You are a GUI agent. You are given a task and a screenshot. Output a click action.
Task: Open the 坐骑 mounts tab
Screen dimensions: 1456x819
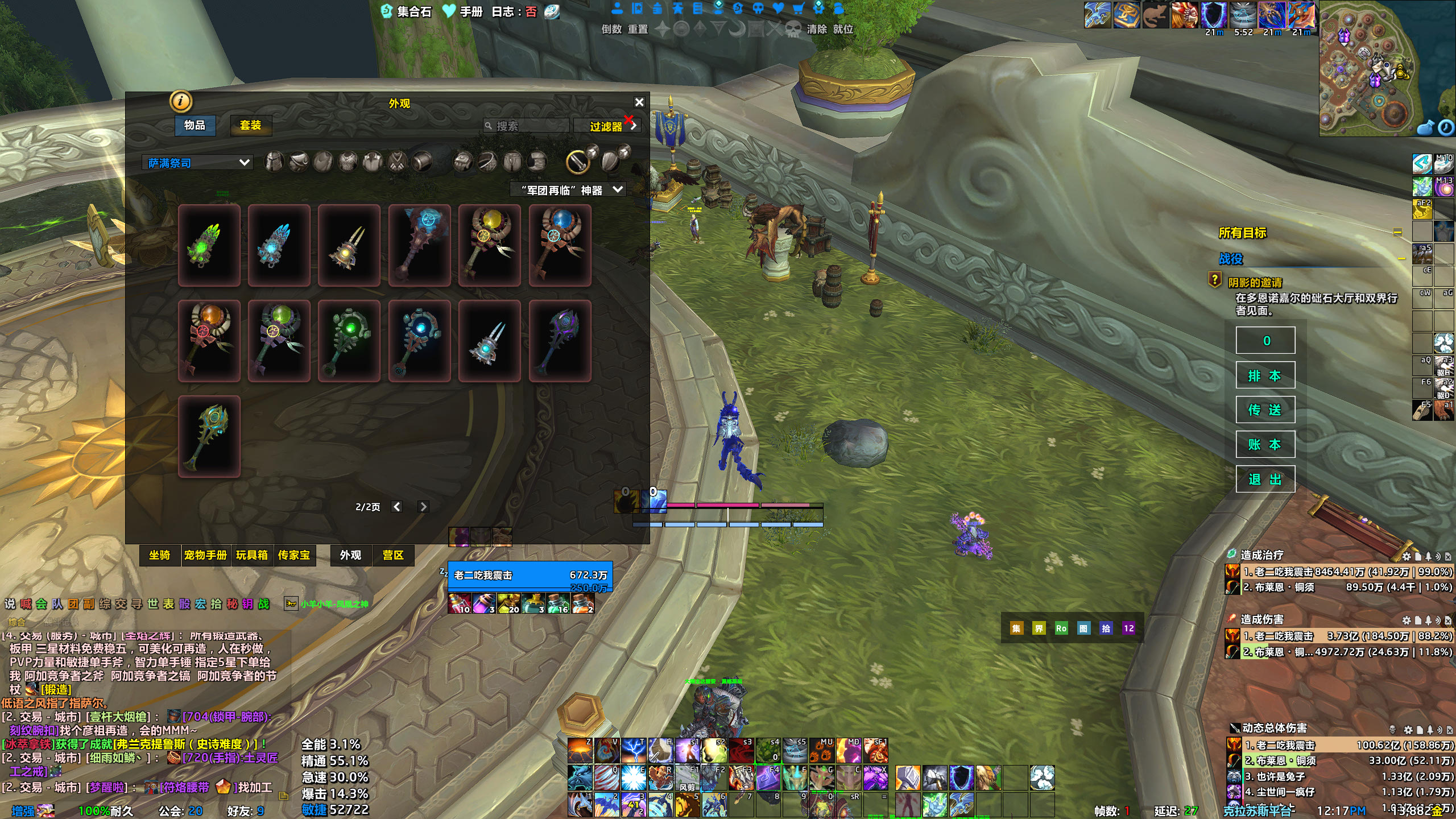click(160, 555)
